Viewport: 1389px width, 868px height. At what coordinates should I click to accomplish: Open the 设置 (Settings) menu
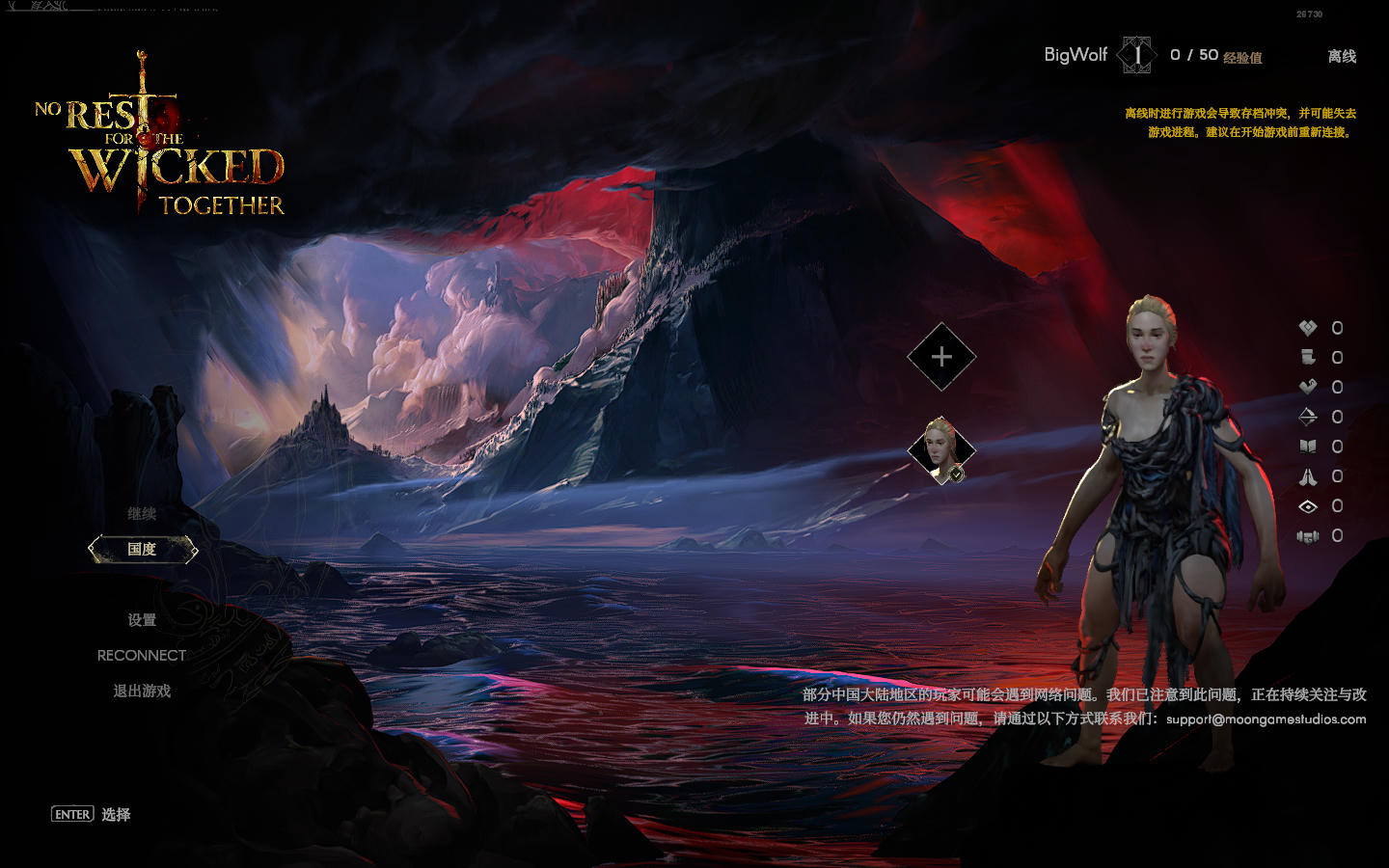[142, 620]
